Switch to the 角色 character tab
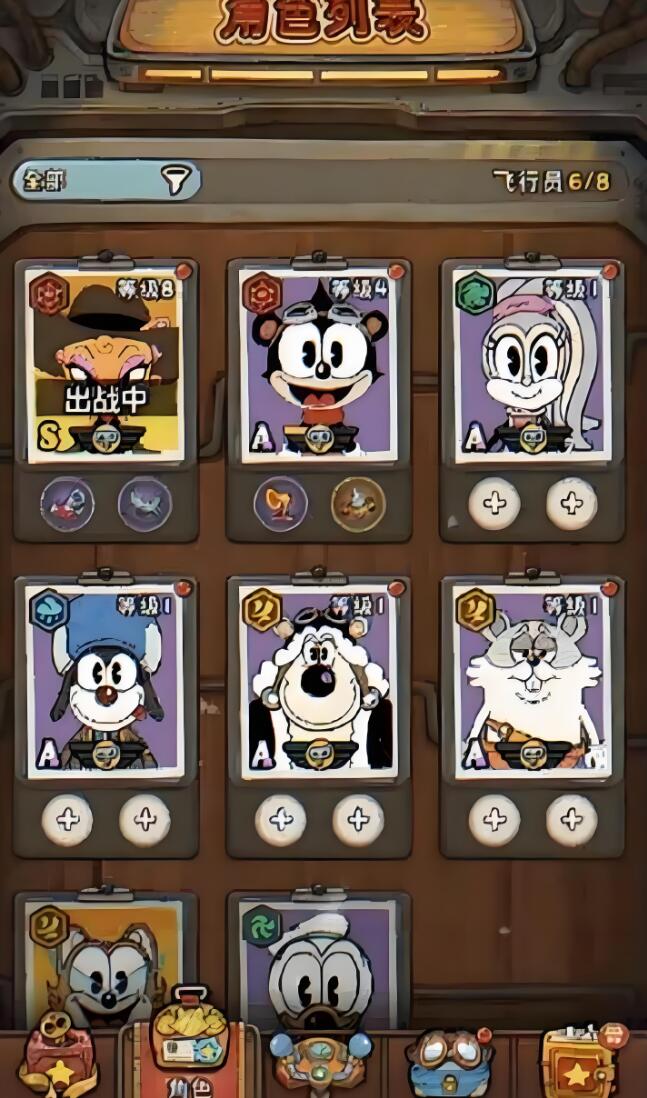Viewport: 647px width, 1098px height. tap(189, 1050)
